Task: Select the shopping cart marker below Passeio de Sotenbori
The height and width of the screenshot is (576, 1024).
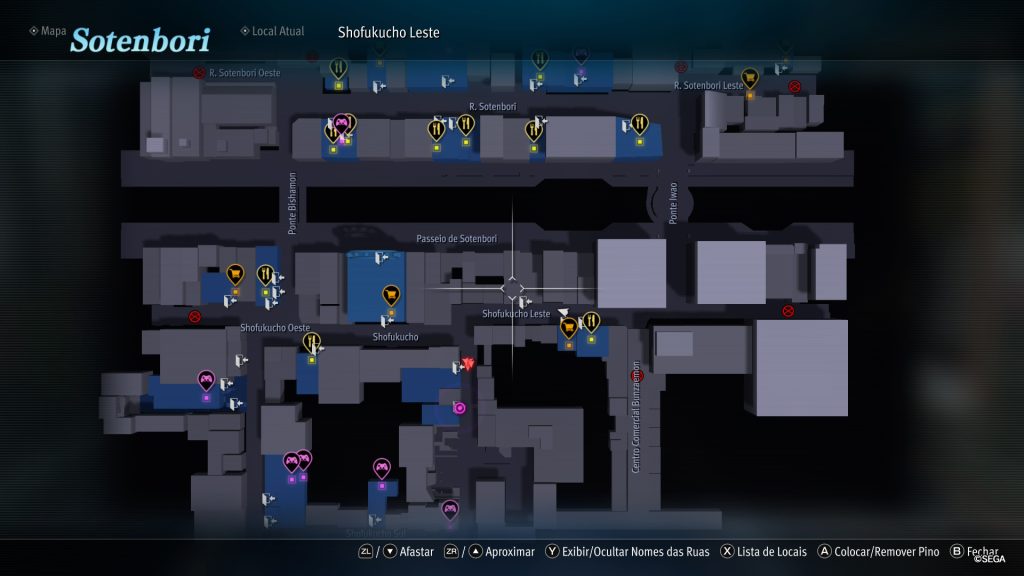Action: pyautogui.click(x=391, y=295)
